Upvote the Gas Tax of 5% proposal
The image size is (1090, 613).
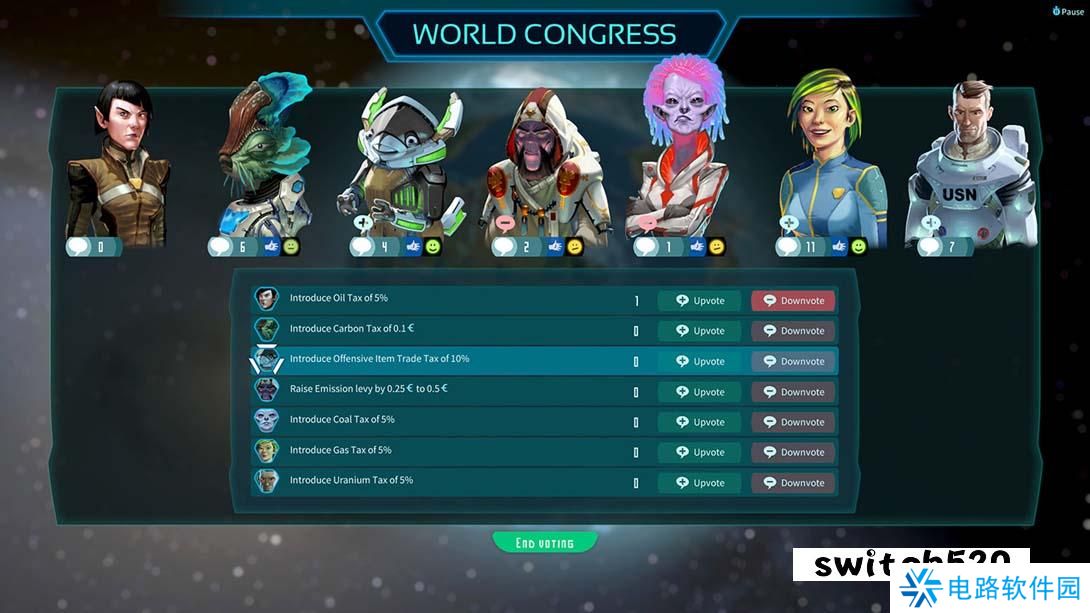(x=699, y=452)
